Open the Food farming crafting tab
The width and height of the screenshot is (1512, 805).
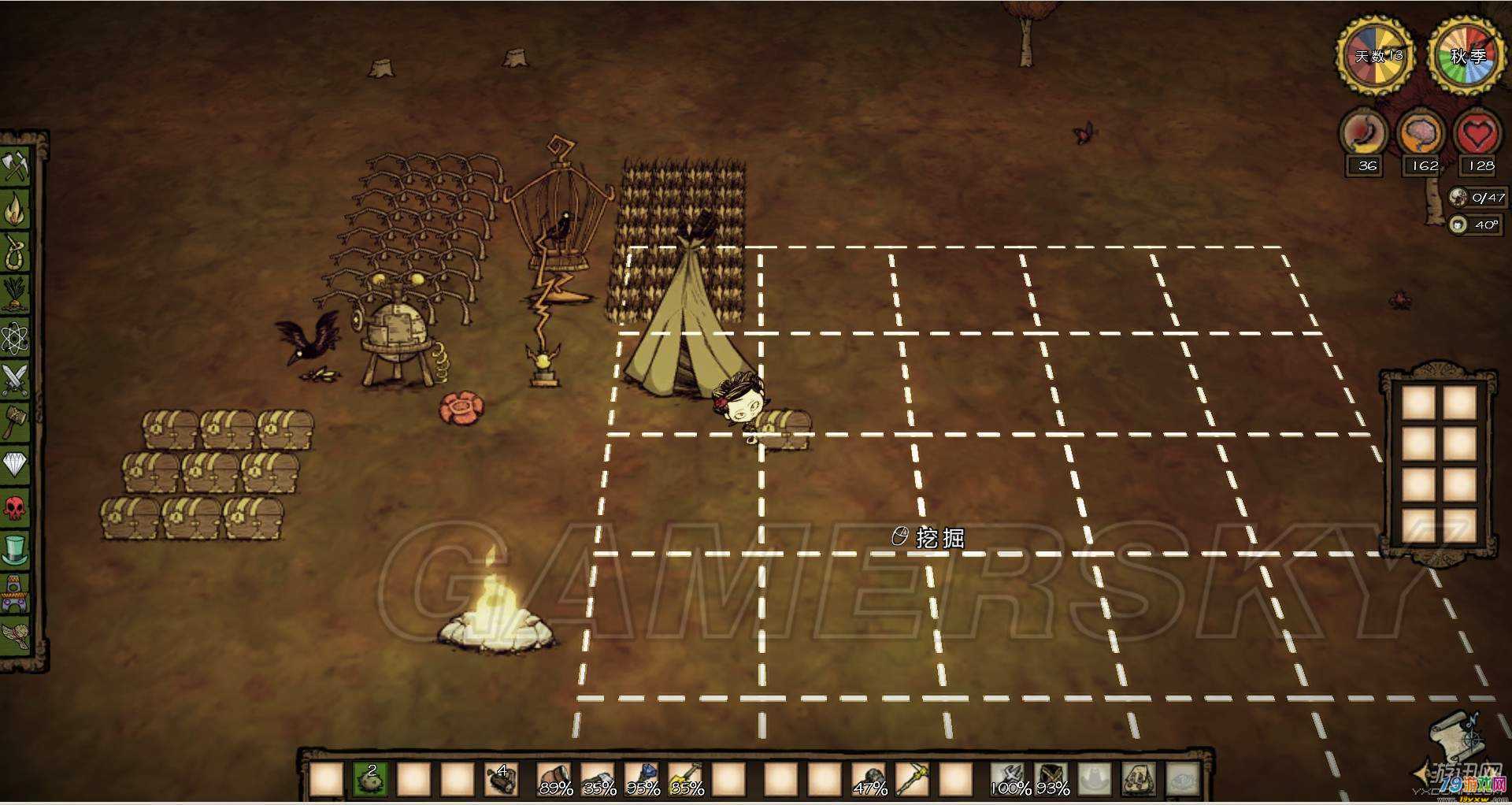click(x=16, y=295)
